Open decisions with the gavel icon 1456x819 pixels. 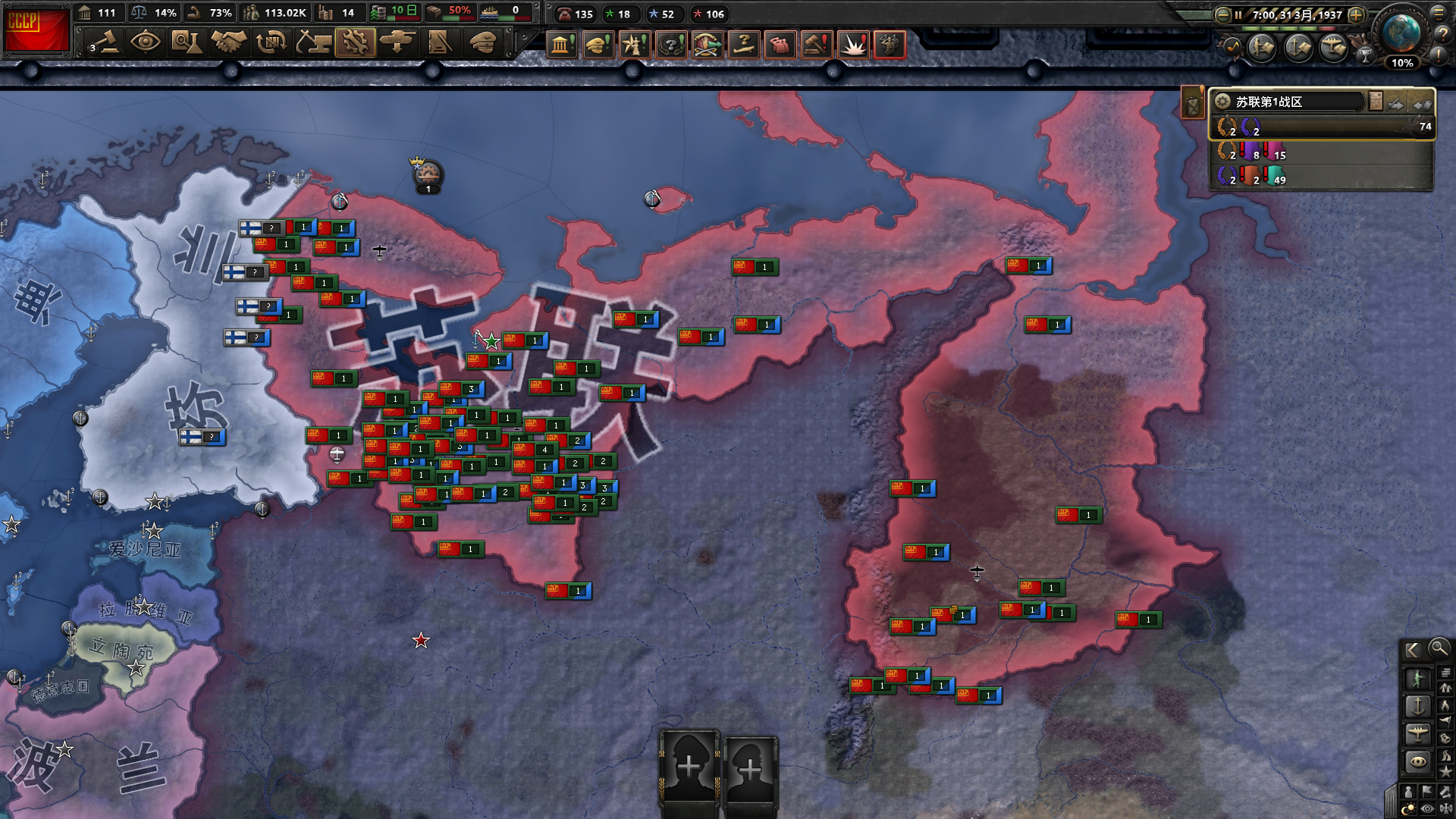point(105,42)
